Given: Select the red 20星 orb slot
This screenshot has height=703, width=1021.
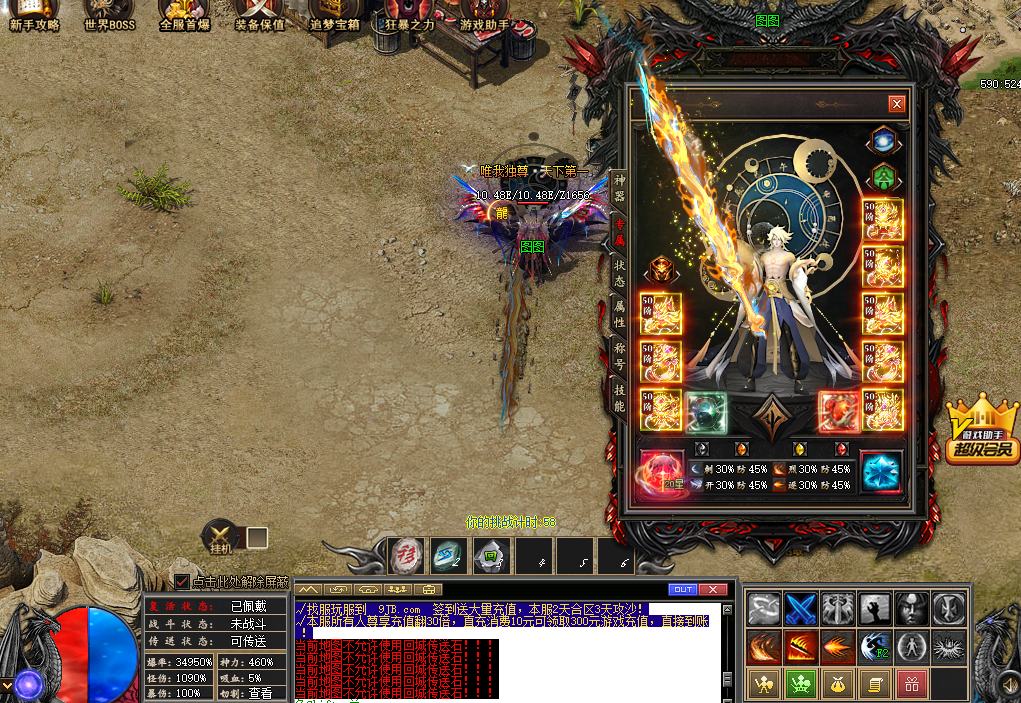Looking at the screenshot, I should click(x=661, y=472).
